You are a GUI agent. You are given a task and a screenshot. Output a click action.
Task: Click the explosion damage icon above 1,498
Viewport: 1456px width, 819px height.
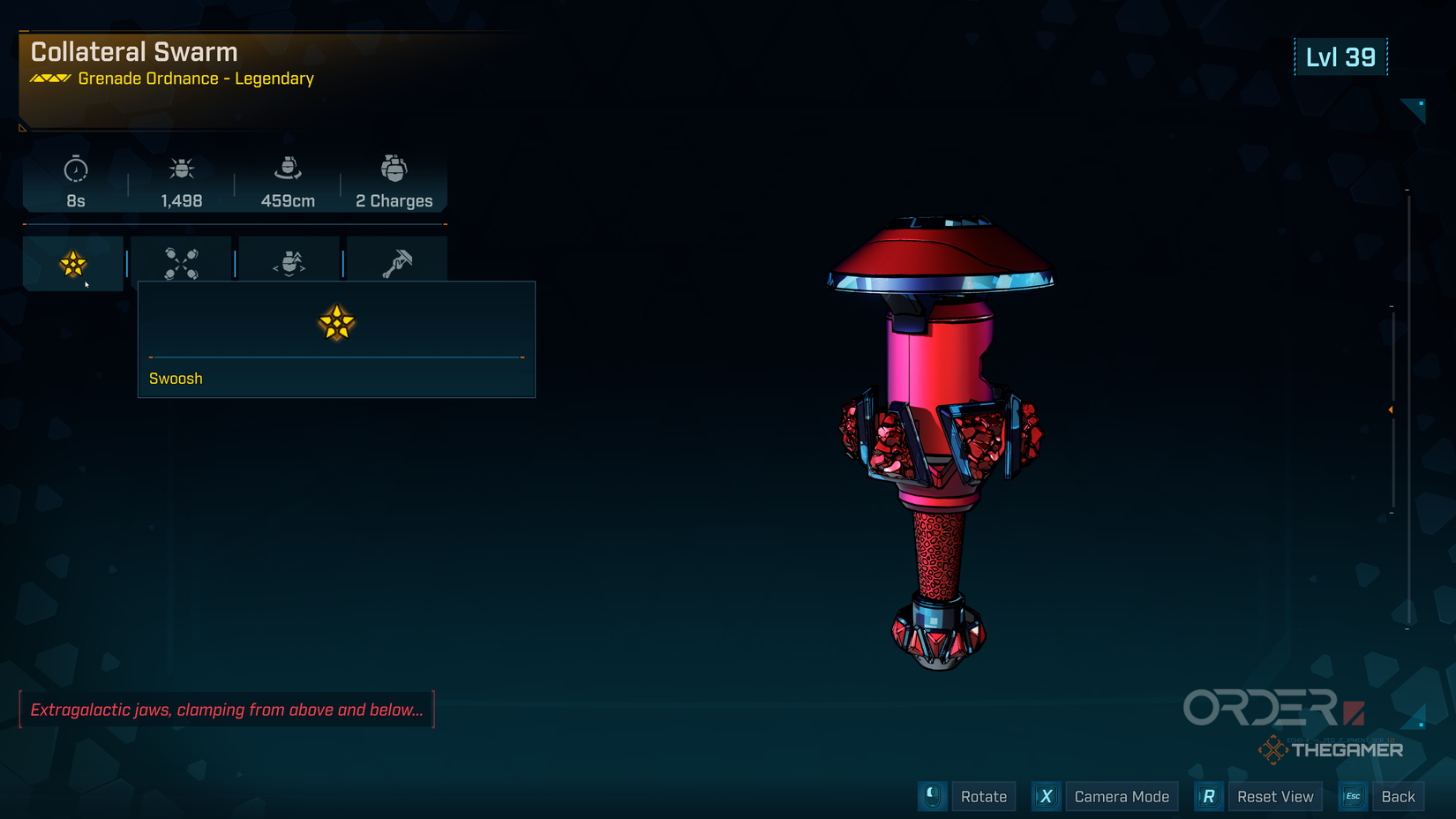[x=181, y=169]
